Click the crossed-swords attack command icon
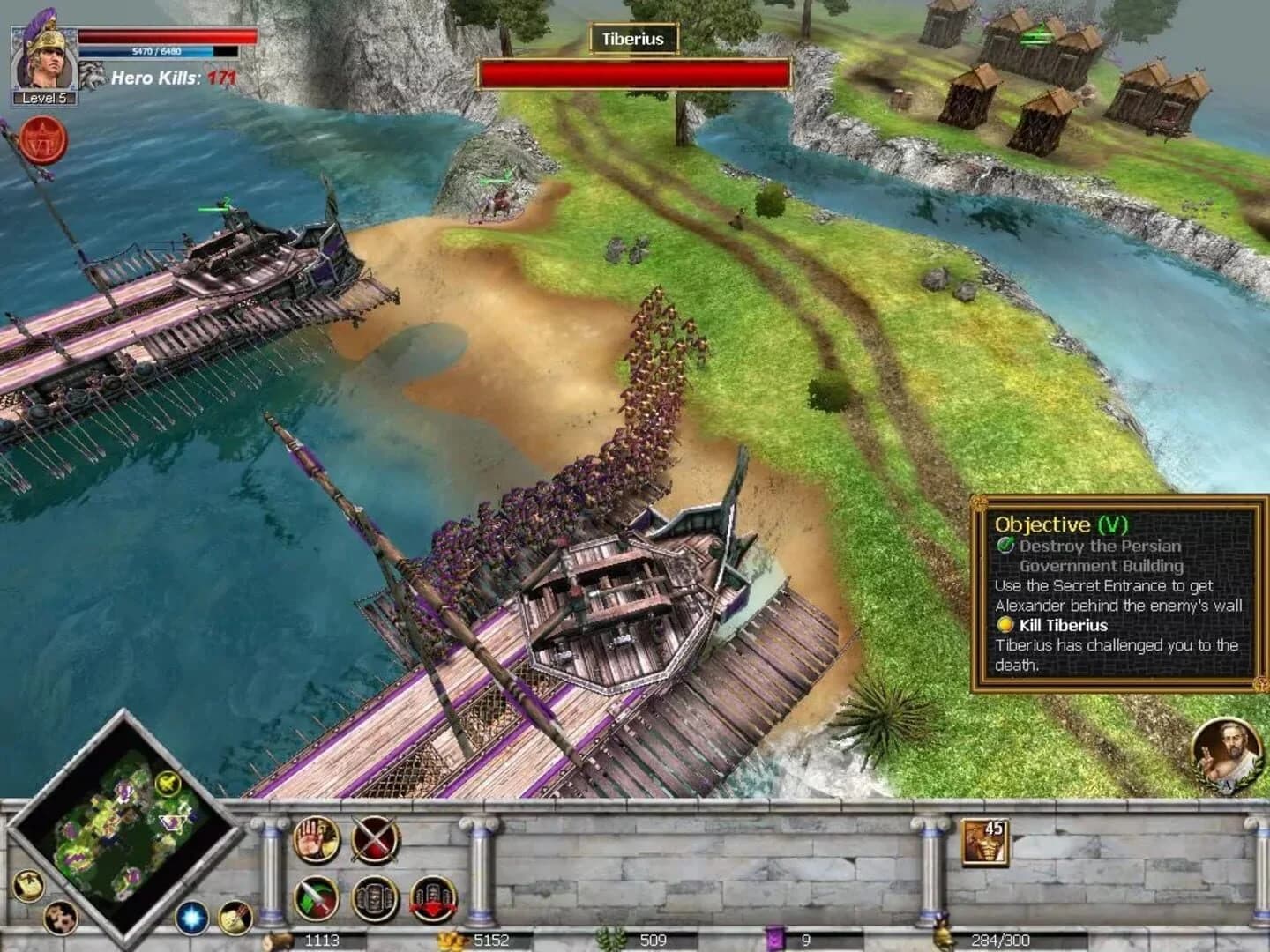This screenshot has width=1270, height=952. tap(374, 840)
